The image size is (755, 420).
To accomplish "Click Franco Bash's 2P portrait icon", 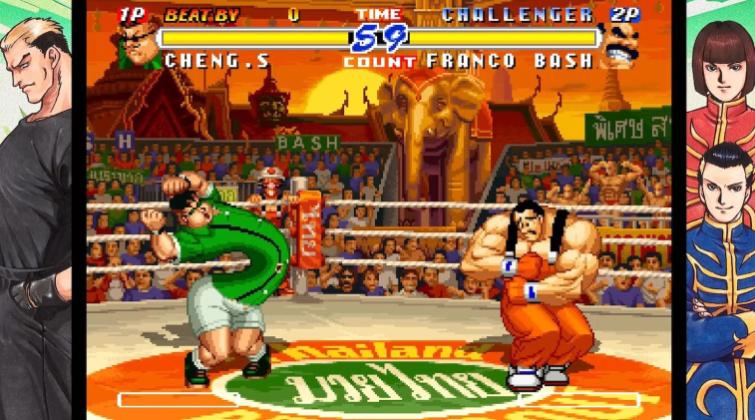I will [621, 43].
